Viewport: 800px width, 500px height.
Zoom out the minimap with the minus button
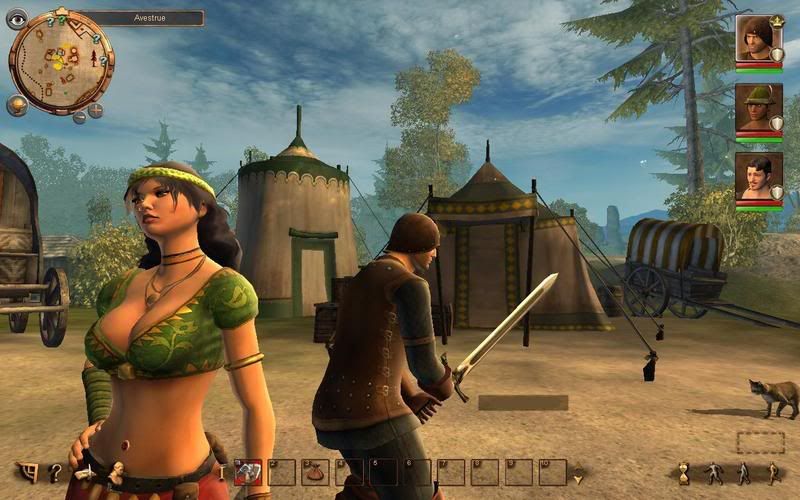point(79,117)
